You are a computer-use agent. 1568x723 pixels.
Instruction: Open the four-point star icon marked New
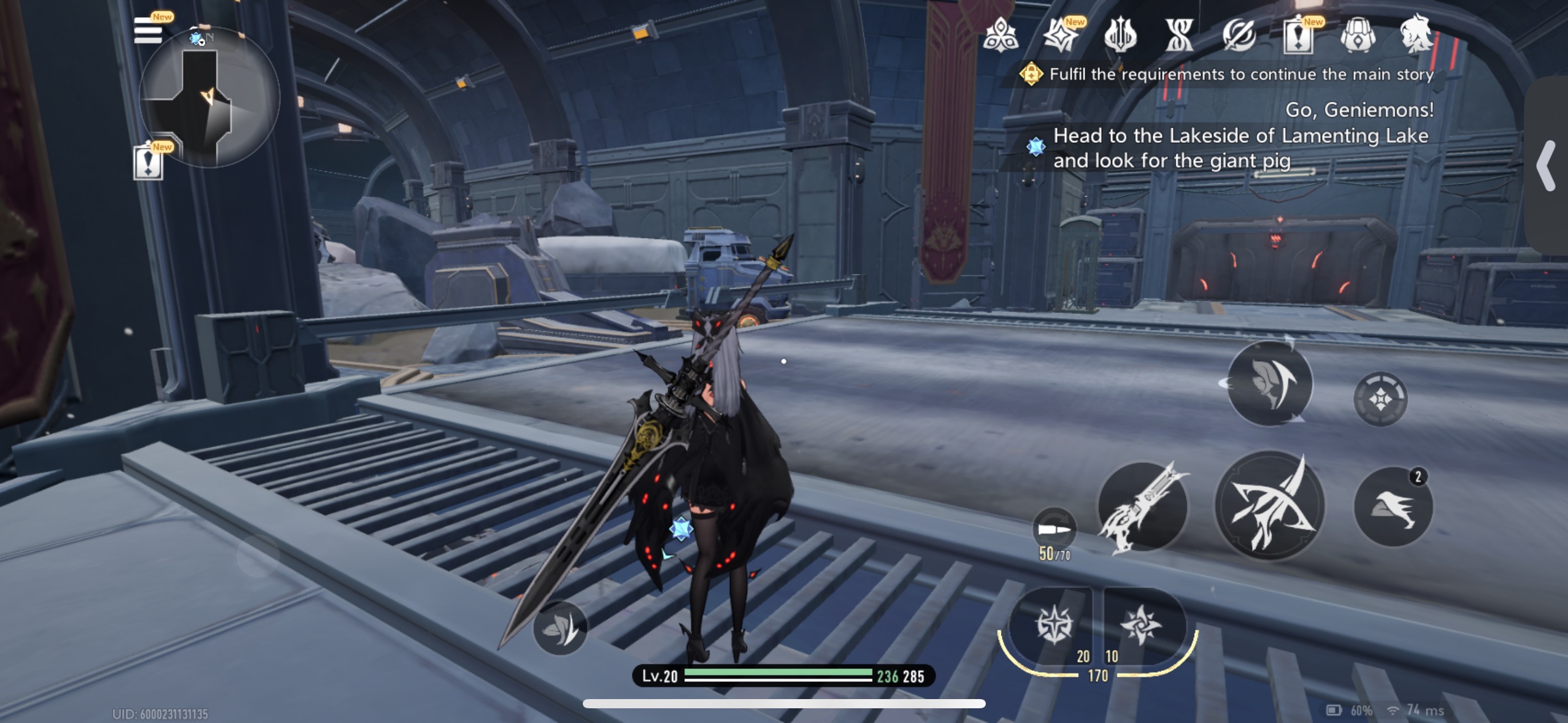(x=1061, y=36)
